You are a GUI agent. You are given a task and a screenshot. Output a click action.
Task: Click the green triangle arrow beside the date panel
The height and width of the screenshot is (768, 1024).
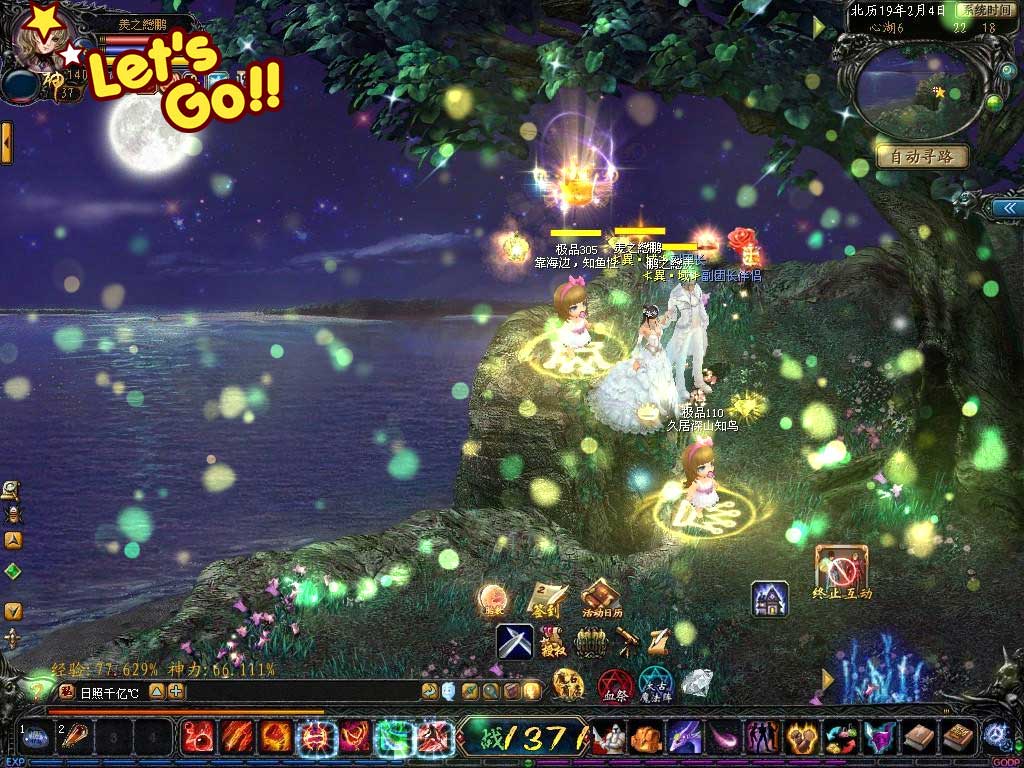point(819,28)
